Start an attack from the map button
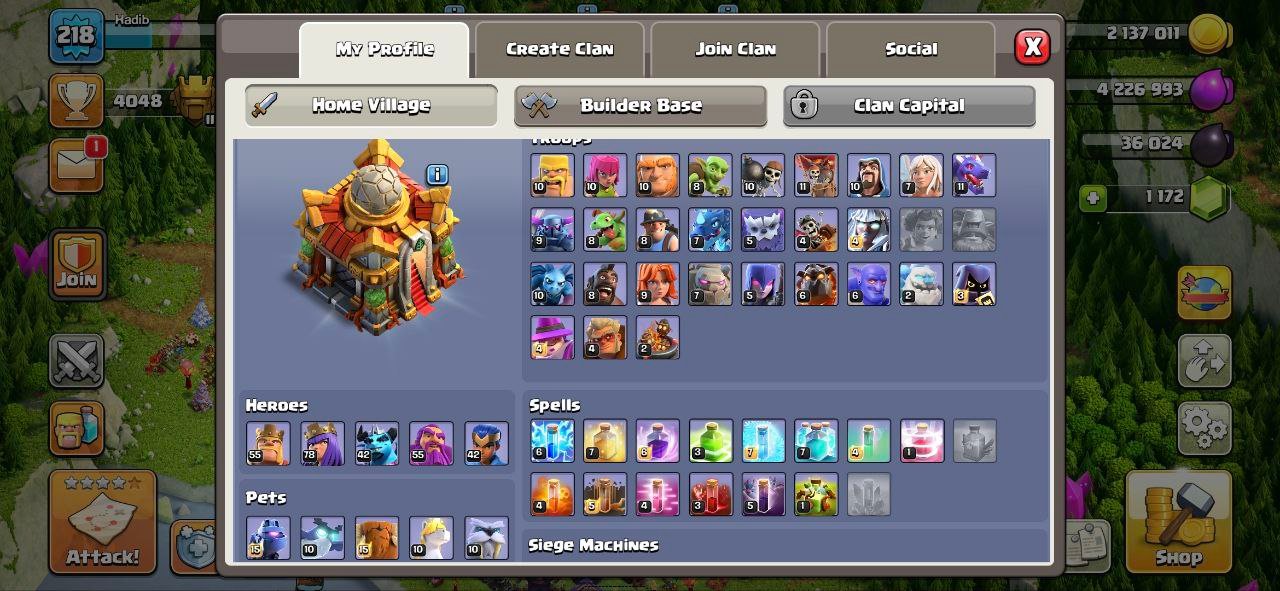 [x=103, y=522]
